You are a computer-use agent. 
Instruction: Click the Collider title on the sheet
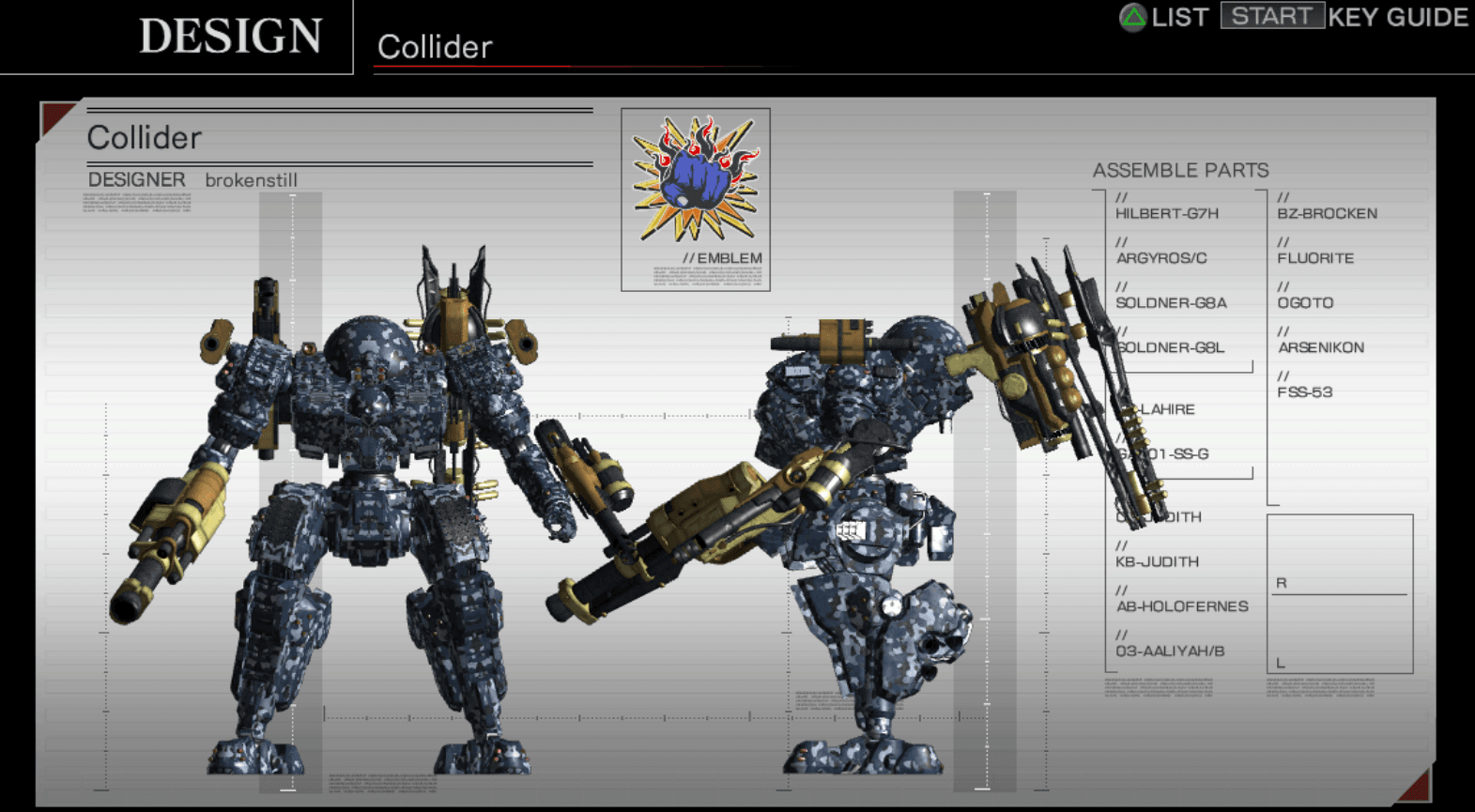pyautogui.click(x=144, y=137)
